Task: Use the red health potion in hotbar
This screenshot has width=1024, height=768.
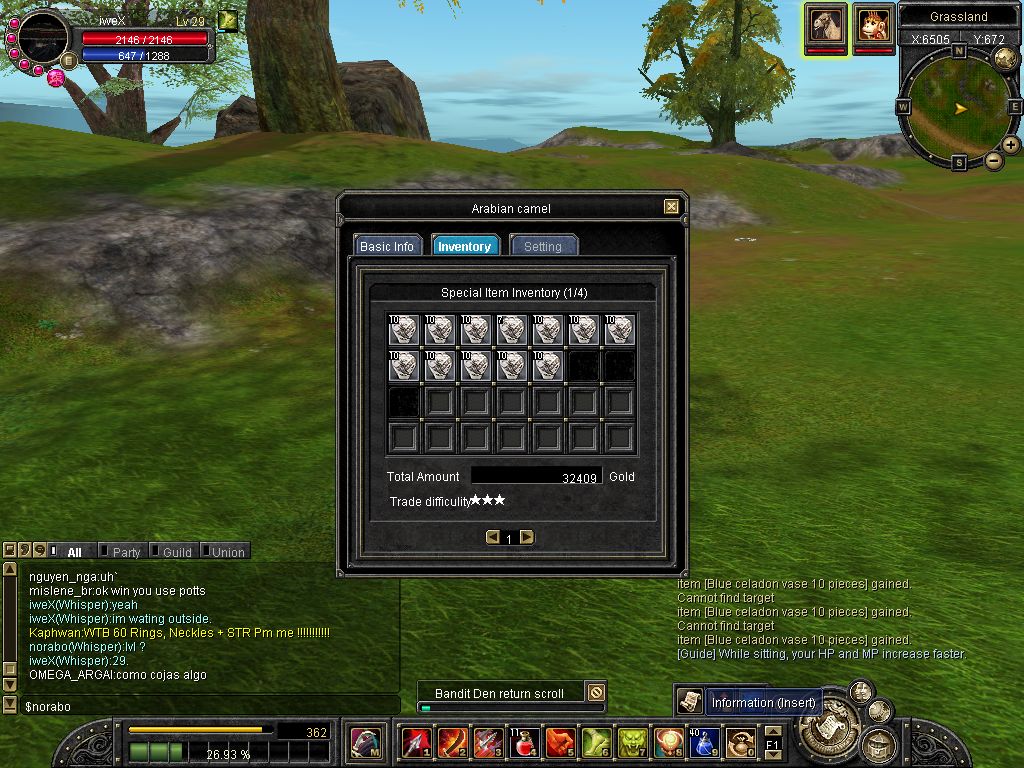Action: coord(524,743)
